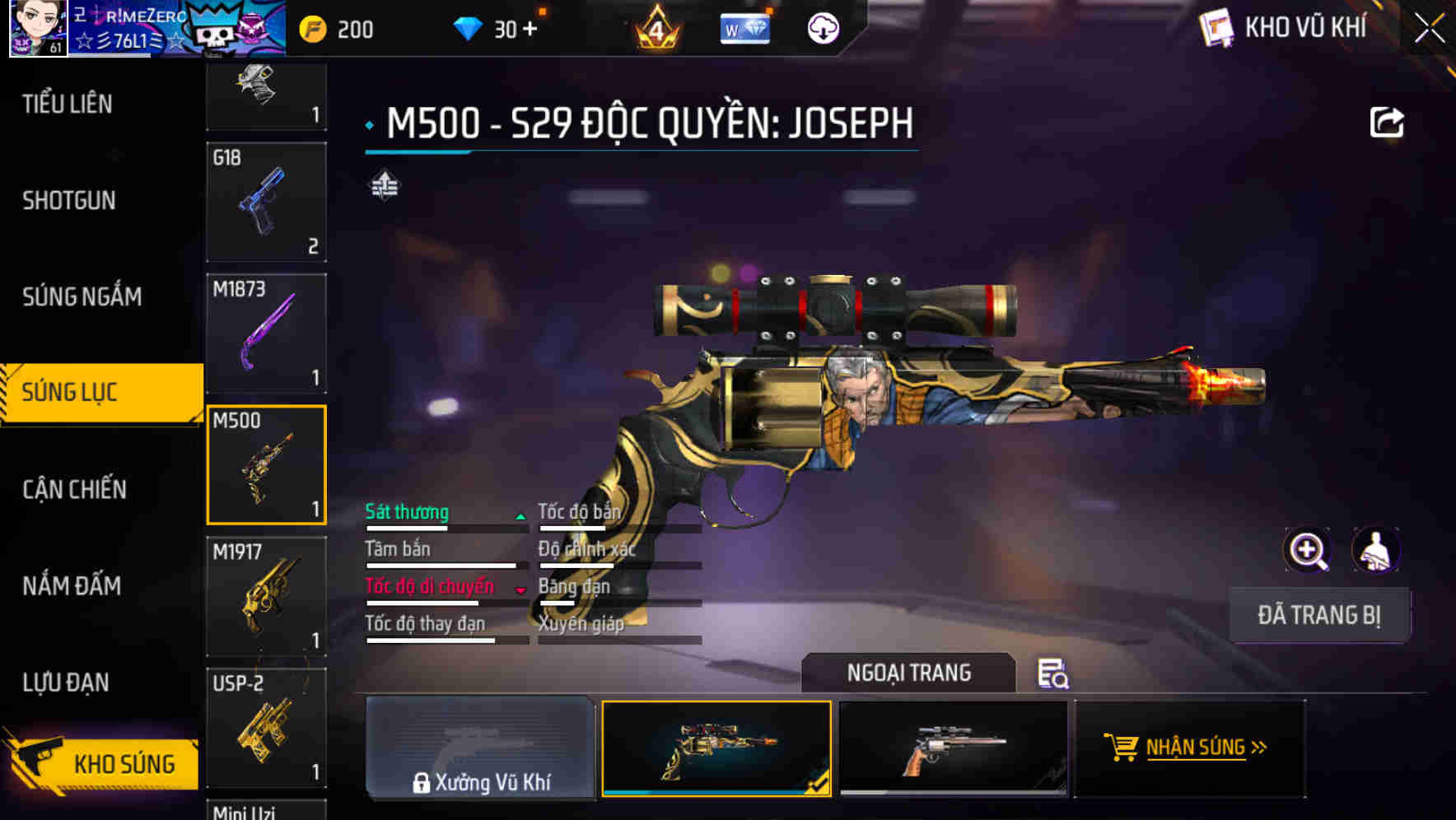
Task: Preview weapon on character with person icon
Action: [1376, 550]
